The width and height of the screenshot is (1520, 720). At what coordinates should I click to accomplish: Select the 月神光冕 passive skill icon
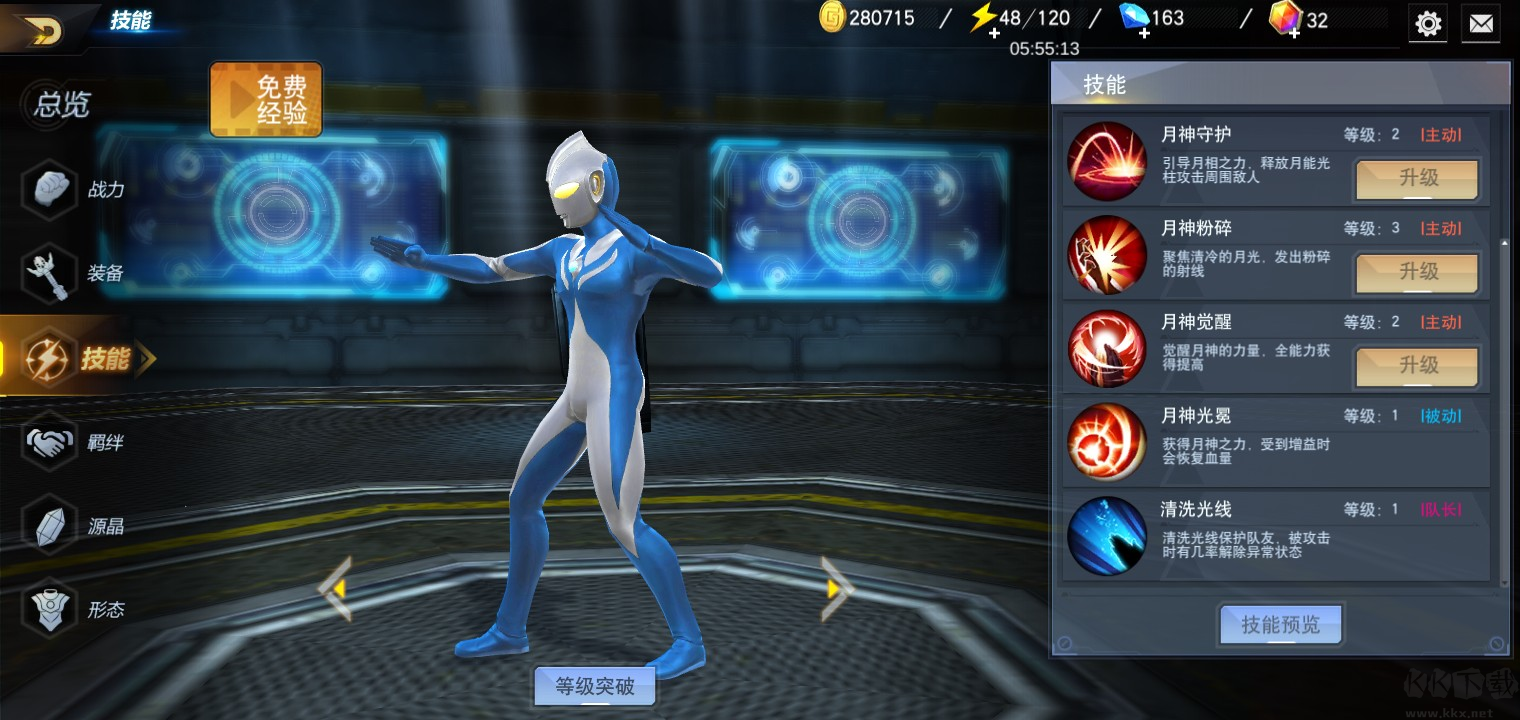1106,441
